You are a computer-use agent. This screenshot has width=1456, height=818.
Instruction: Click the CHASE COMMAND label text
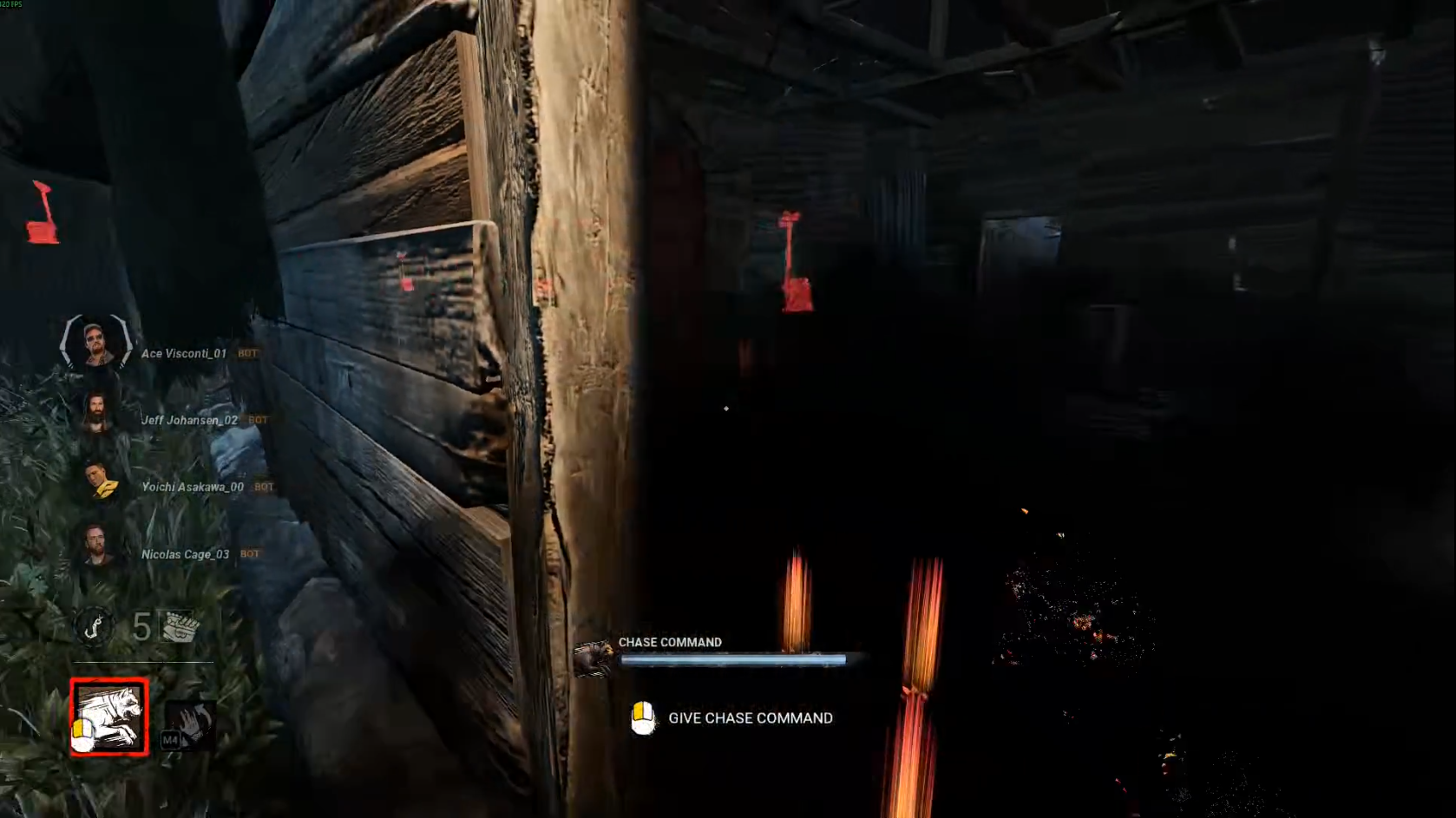point(670,642)
